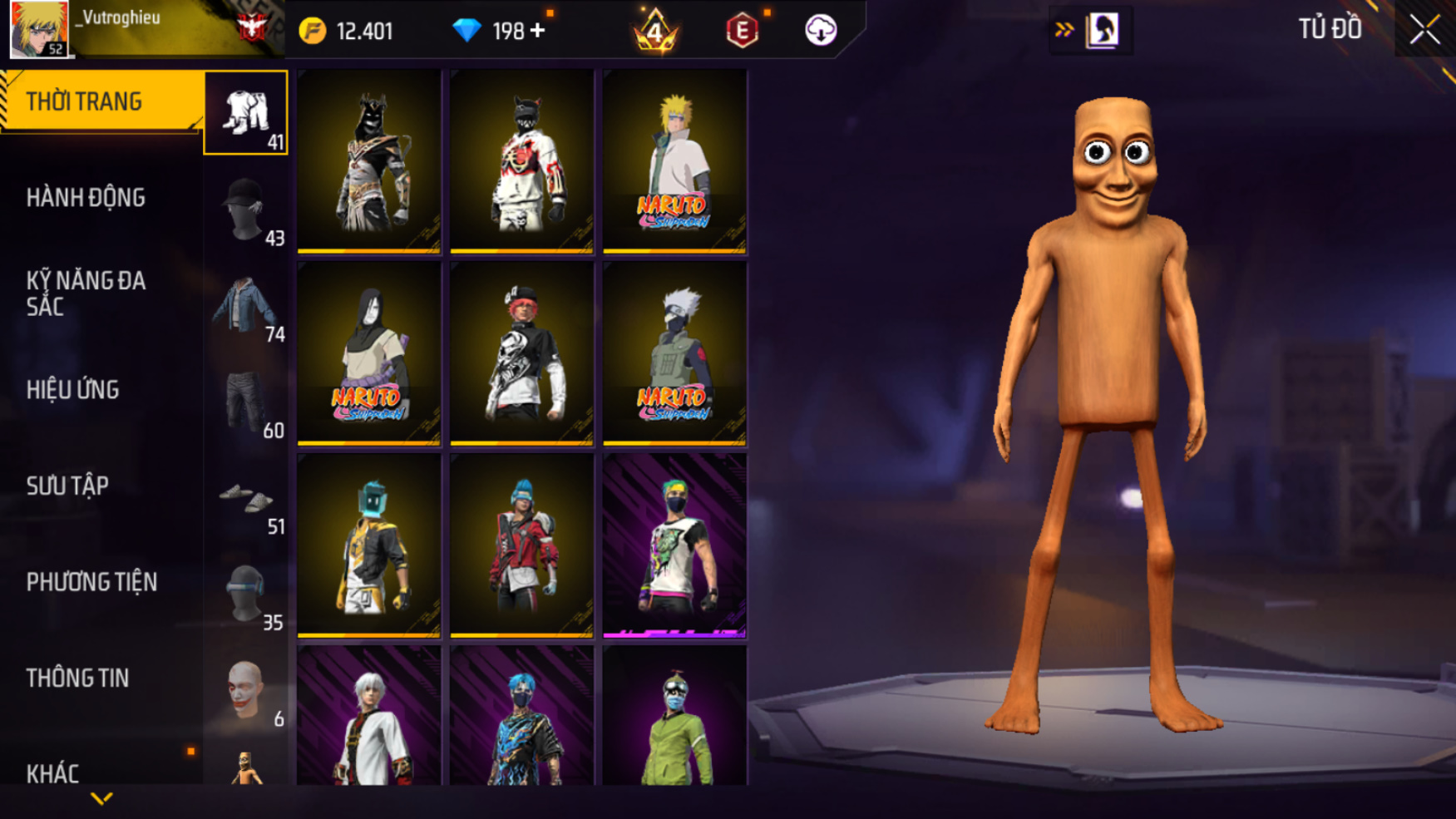Switch to the Hành Động tab

[x=86, y=198]
